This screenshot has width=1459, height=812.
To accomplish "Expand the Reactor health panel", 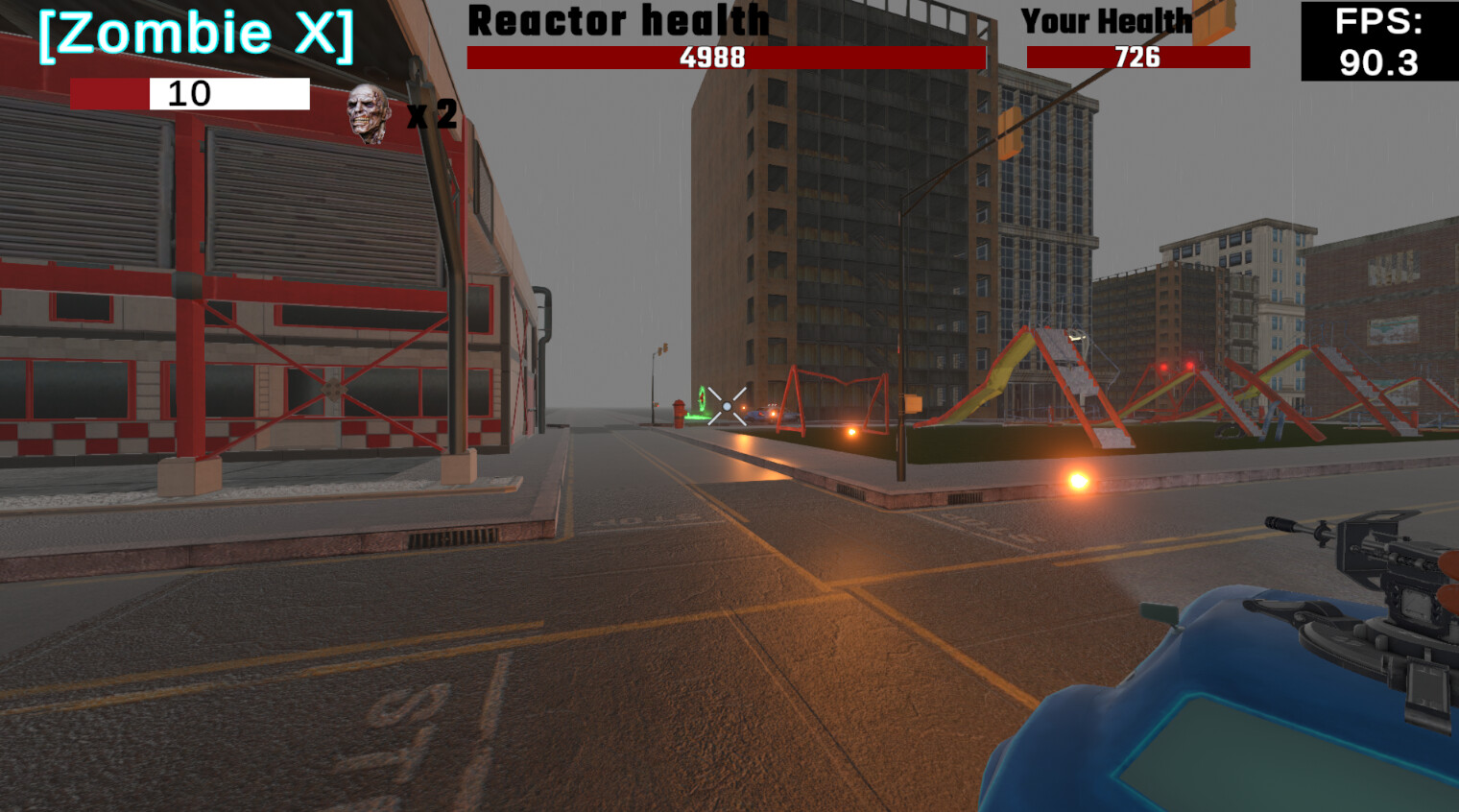I will click(725, 58).
